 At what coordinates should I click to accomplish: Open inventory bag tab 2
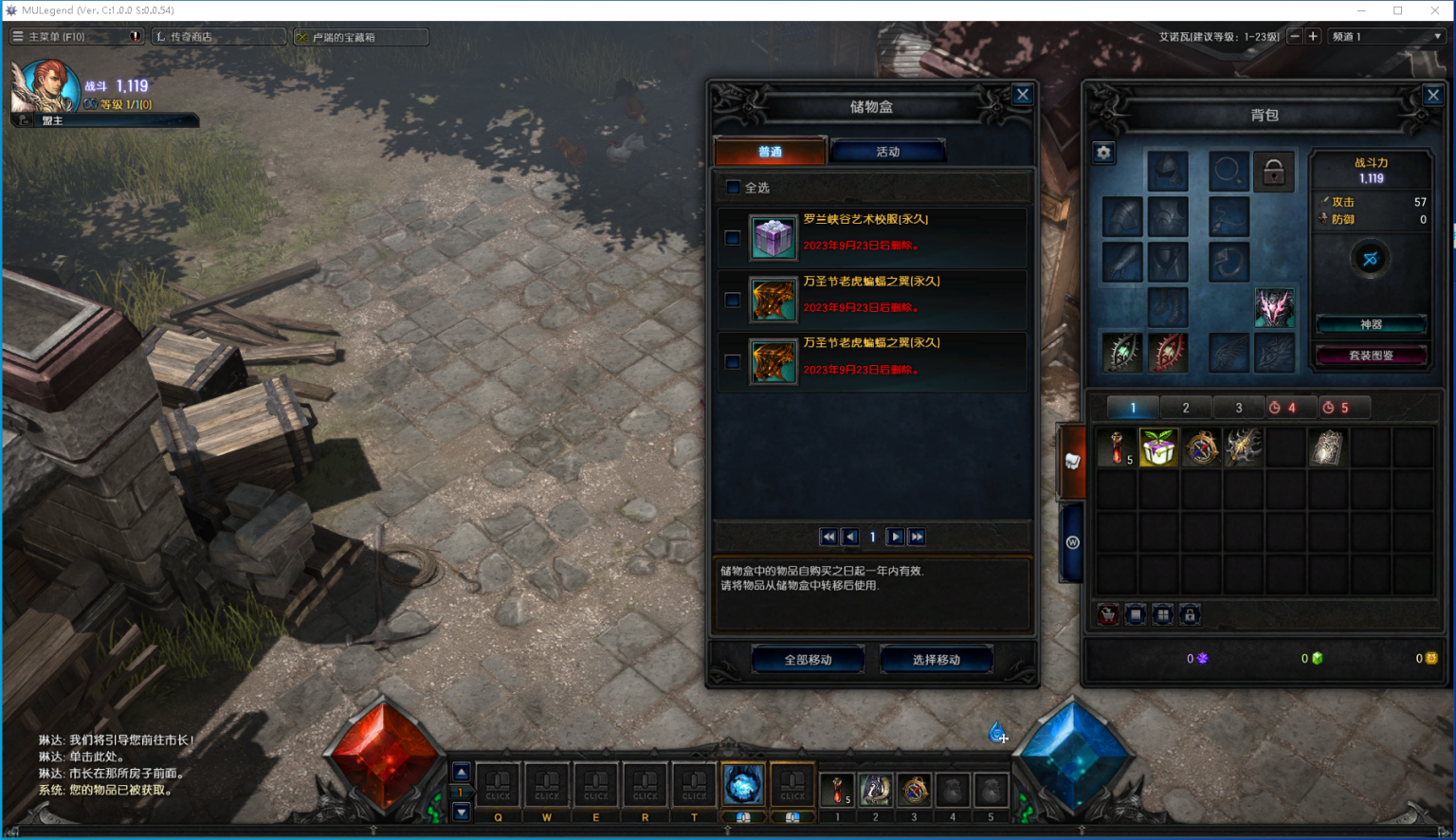coord(1185,408)
